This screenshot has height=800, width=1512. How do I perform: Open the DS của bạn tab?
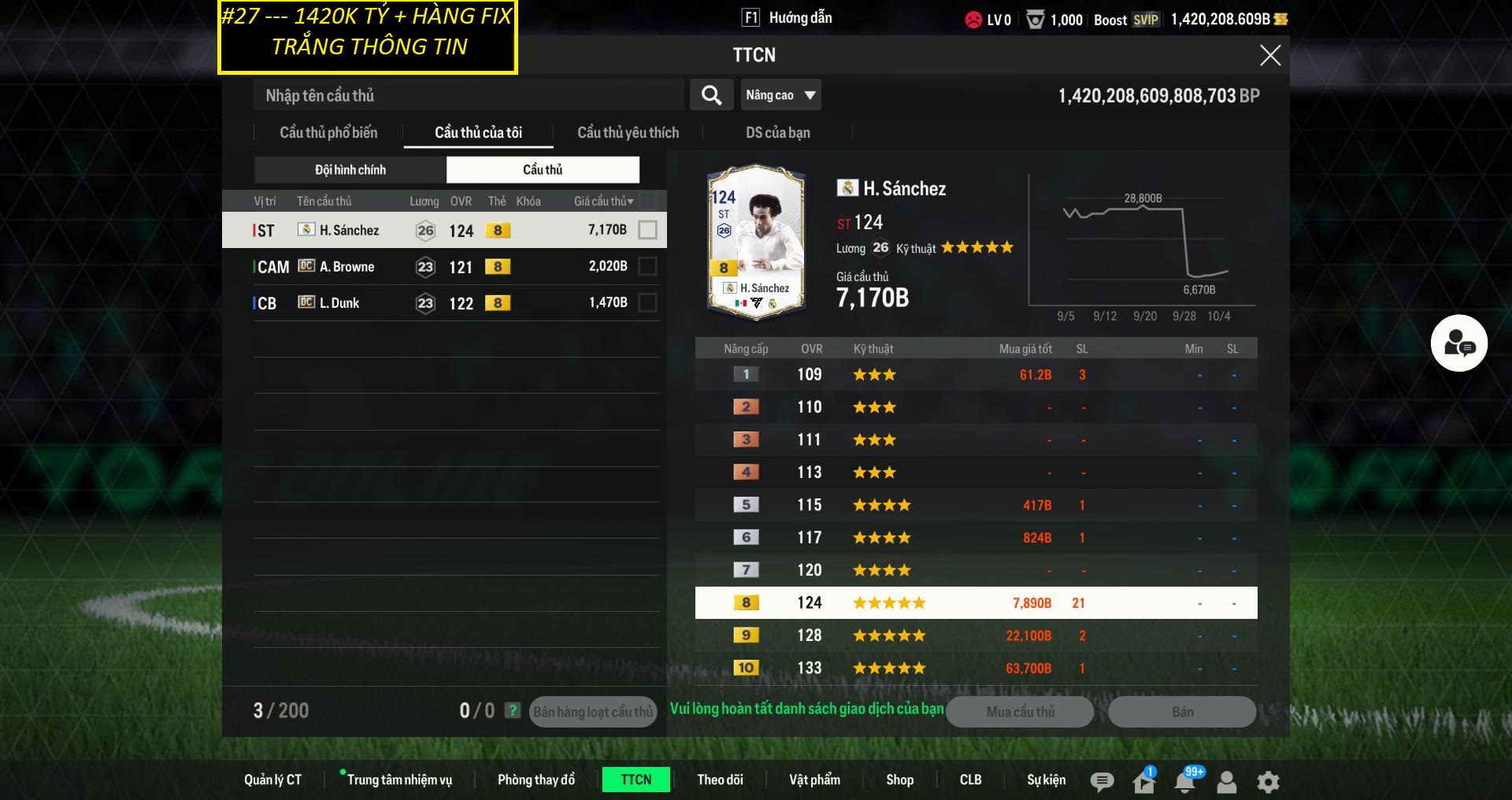777,132
